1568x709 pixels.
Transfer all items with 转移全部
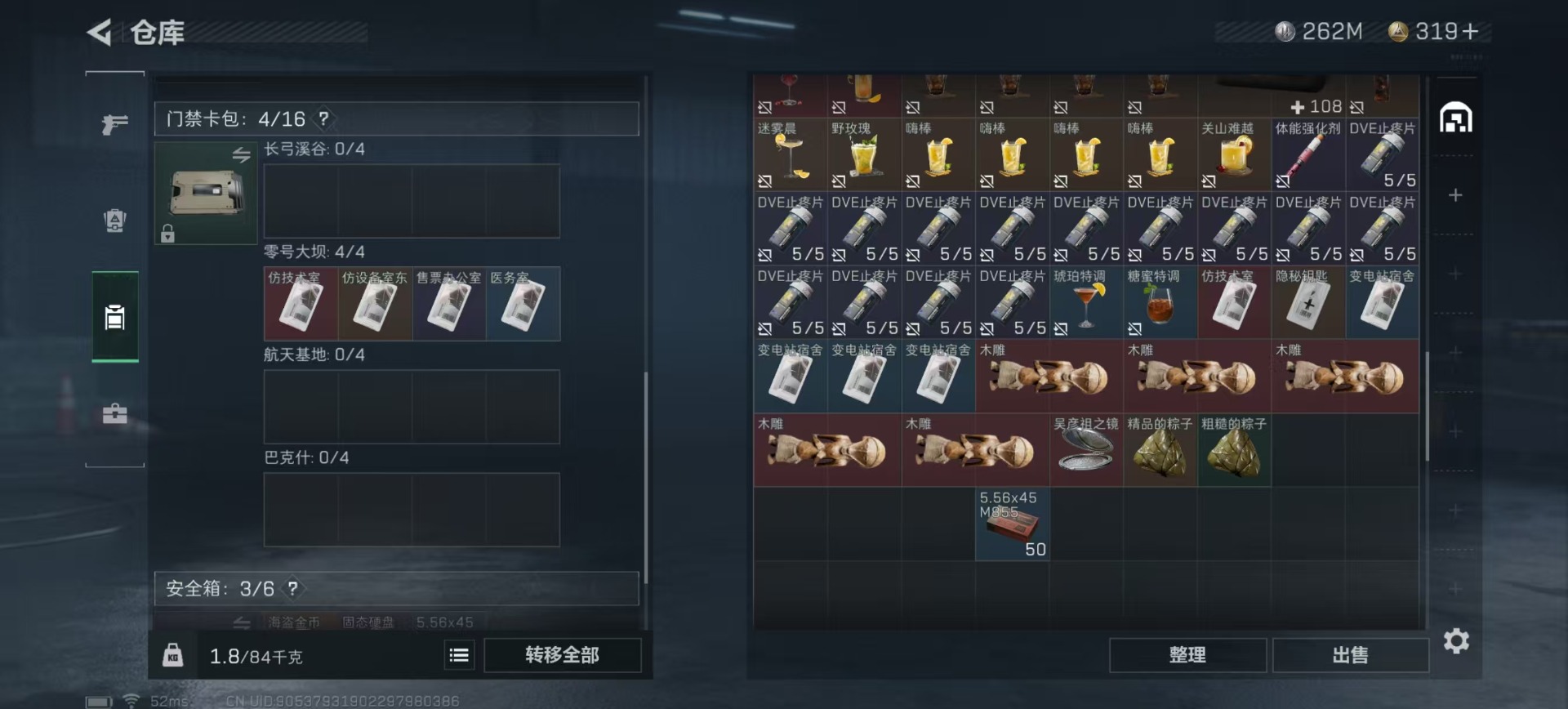[x=562, y=655]
